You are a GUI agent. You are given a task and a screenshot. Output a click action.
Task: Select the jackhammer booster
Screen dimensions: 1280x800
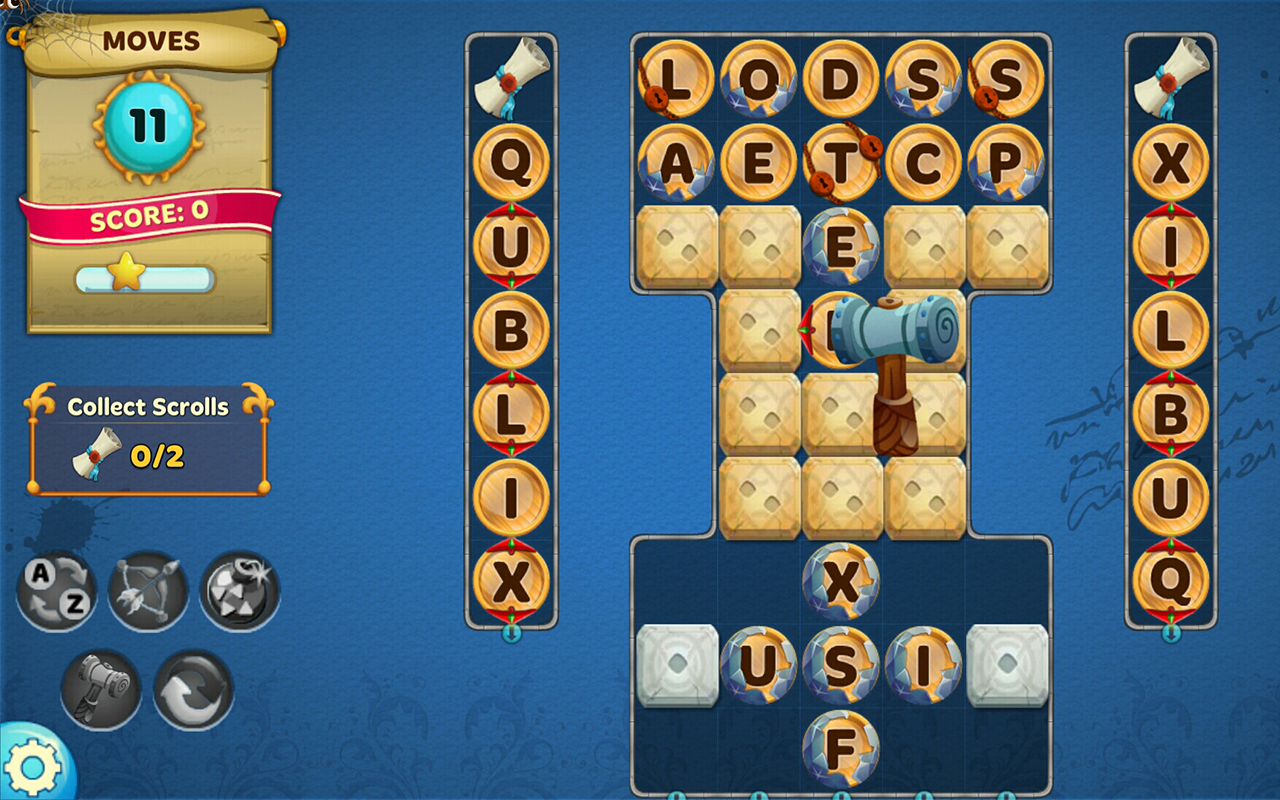coord(100,690)
